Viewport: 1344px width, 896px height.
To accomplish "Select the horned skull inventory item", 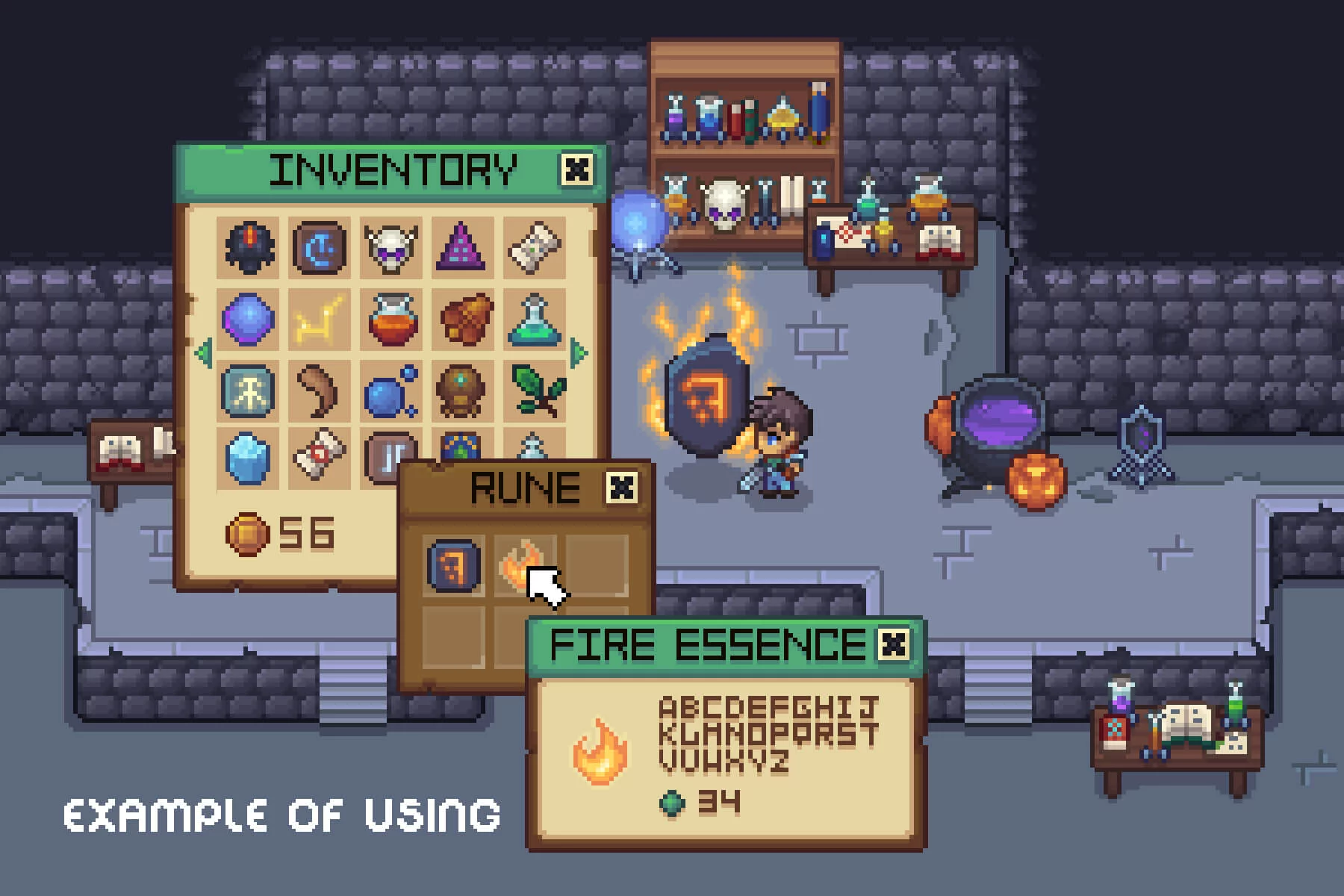I will [x=391, y=247].
